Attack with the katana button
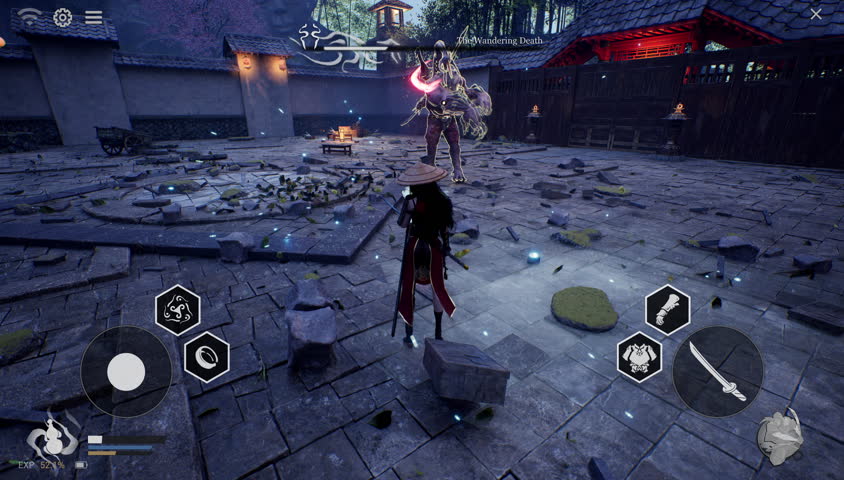 click(718, 371)
